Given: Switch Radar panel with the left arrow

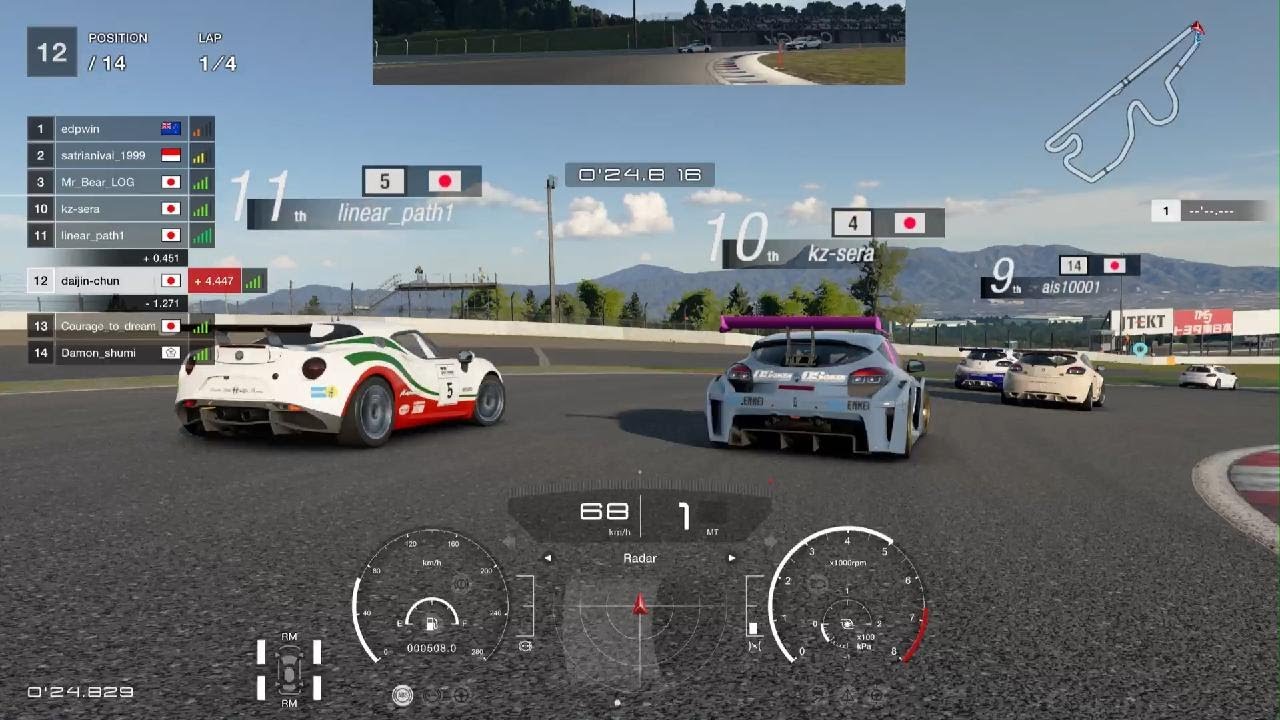Looking at the screenshot, I should [x=547, y=558].
